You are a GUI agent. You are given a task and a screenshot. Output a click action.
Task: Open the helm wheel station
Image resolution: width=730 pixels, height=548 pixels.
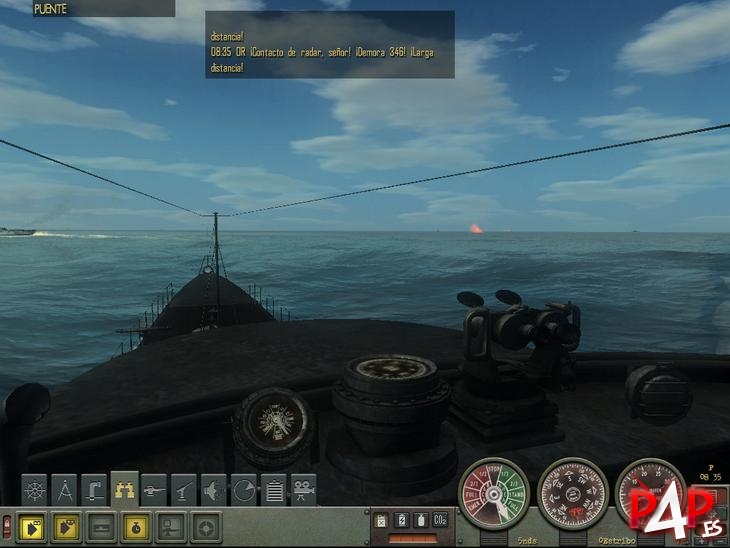(35, 489)
